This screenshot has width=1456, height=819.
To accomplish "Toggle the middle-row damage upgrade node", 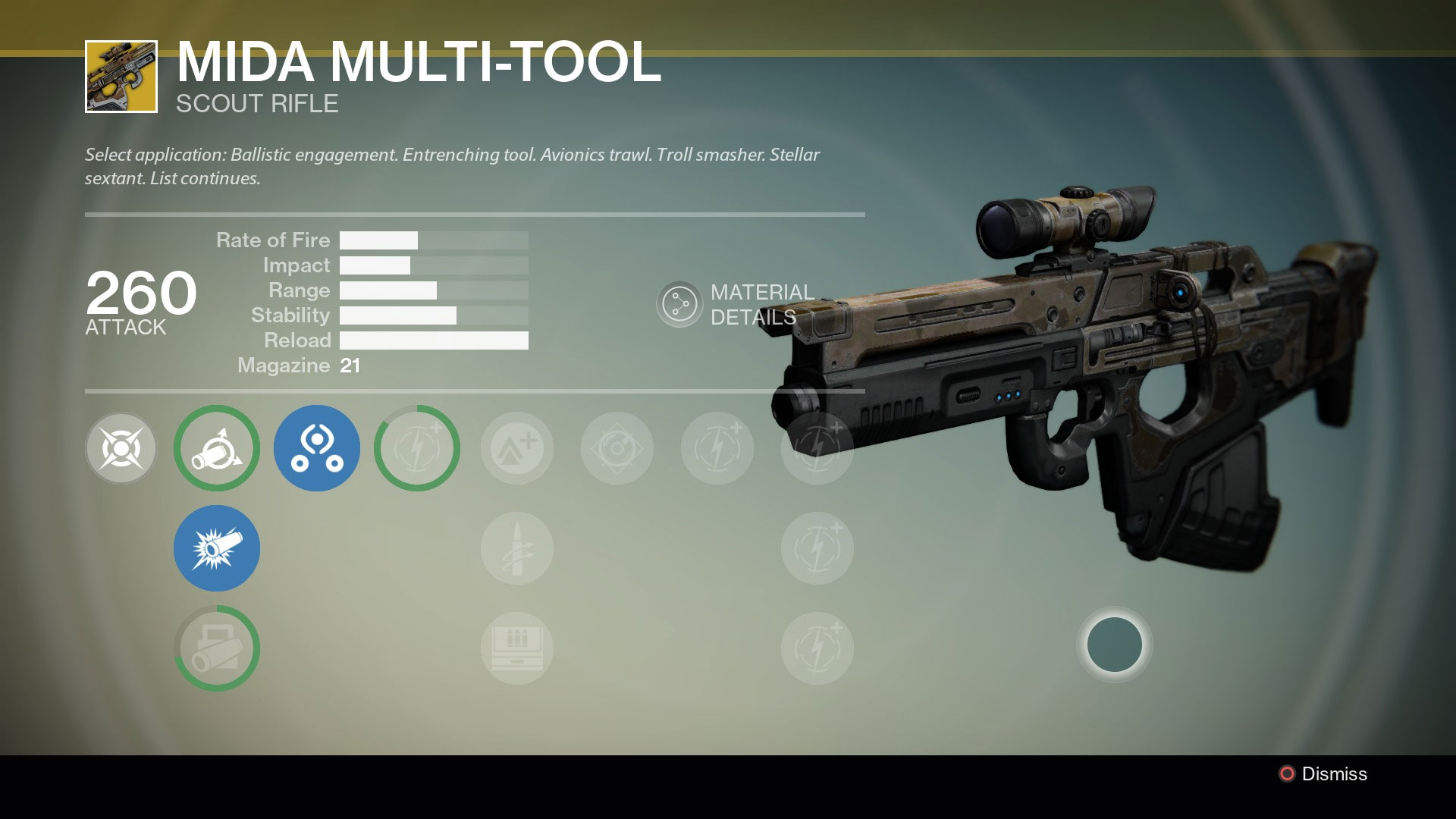I will 817,548.
